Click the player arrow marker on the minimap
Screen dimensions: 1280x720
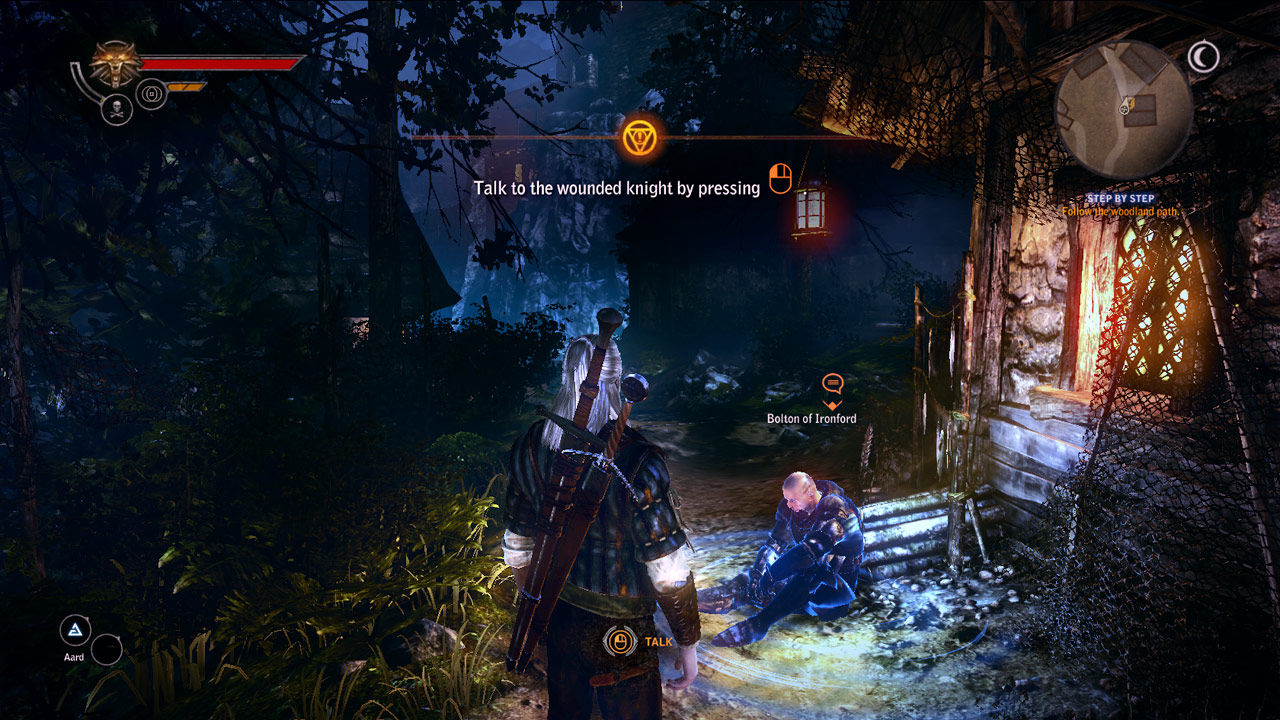(1125, 107)
